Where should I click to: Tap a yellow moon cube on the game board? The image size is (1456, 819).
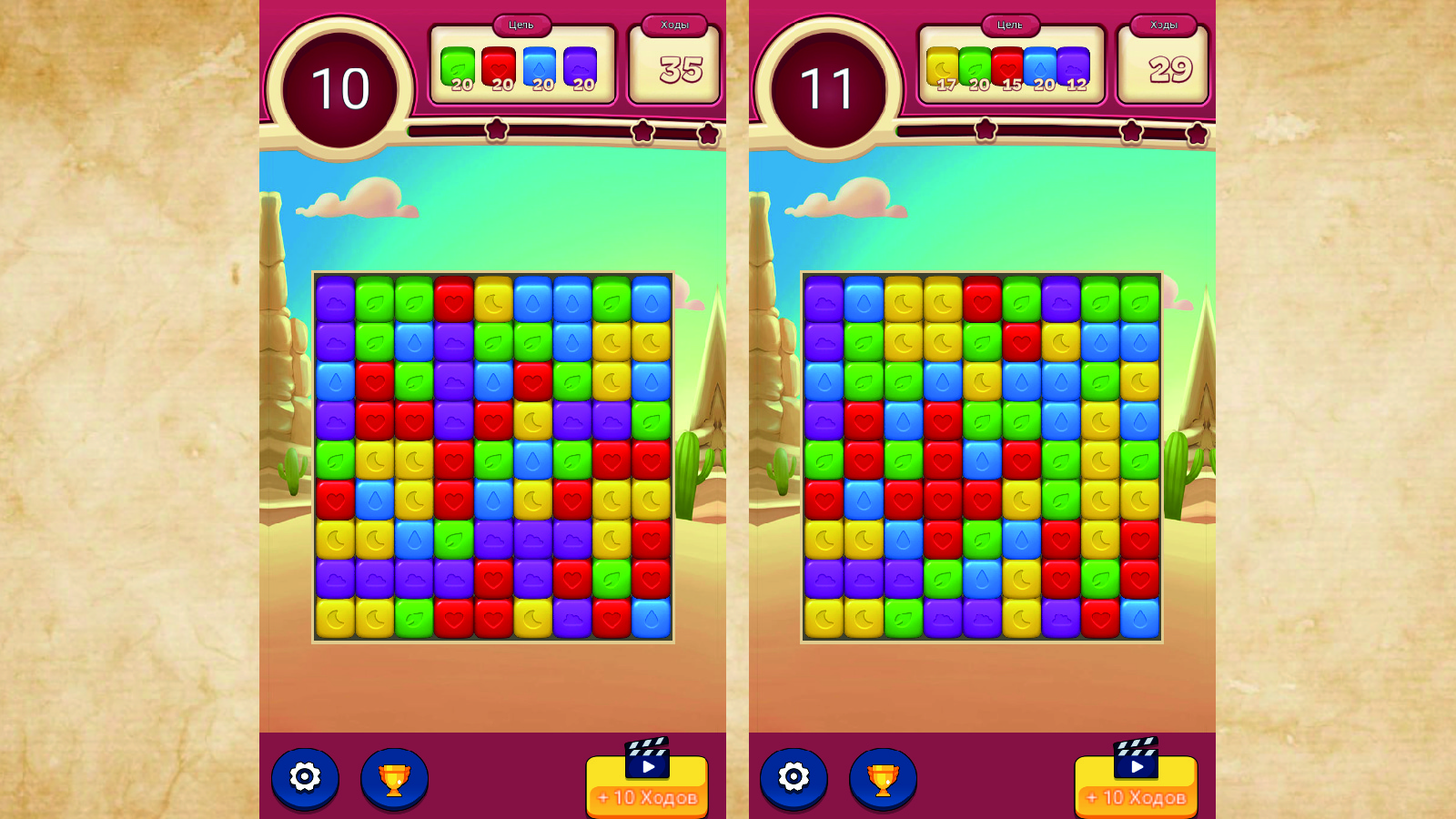[492, 299]
